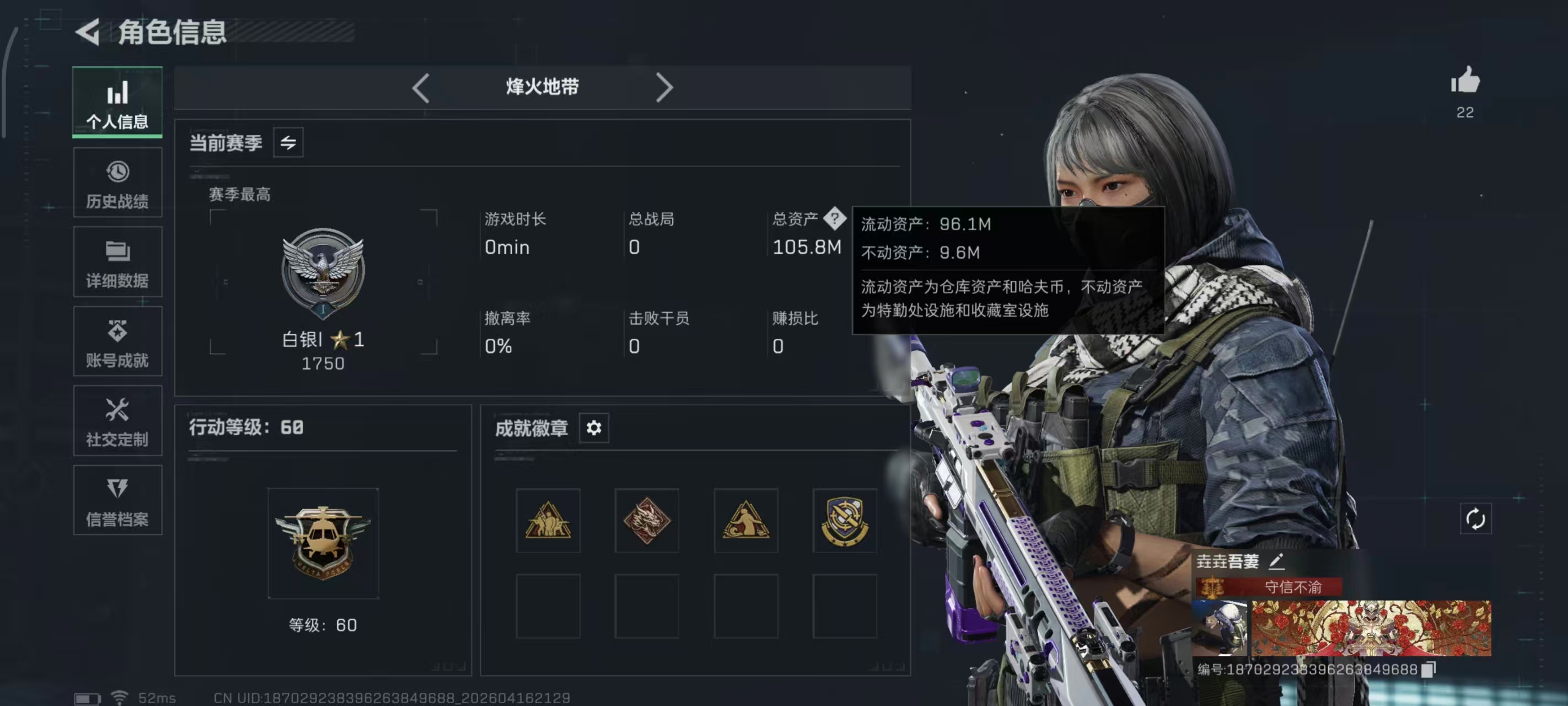View the 账号成就 account achievements section
Viewport: 1568px width, 706px height.
[117, 341]
